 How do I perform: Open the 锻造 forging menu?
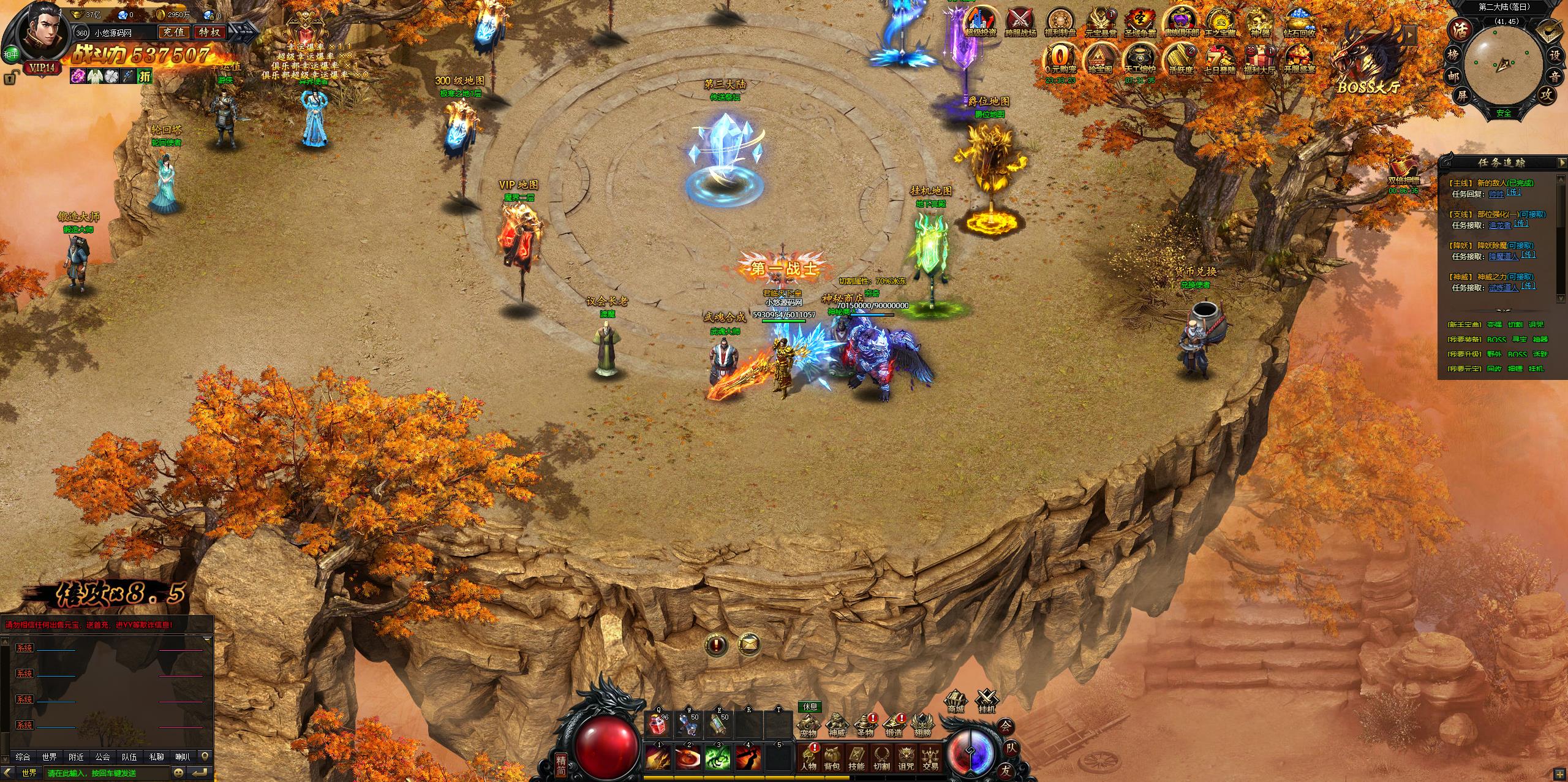(x=893, y=726)
